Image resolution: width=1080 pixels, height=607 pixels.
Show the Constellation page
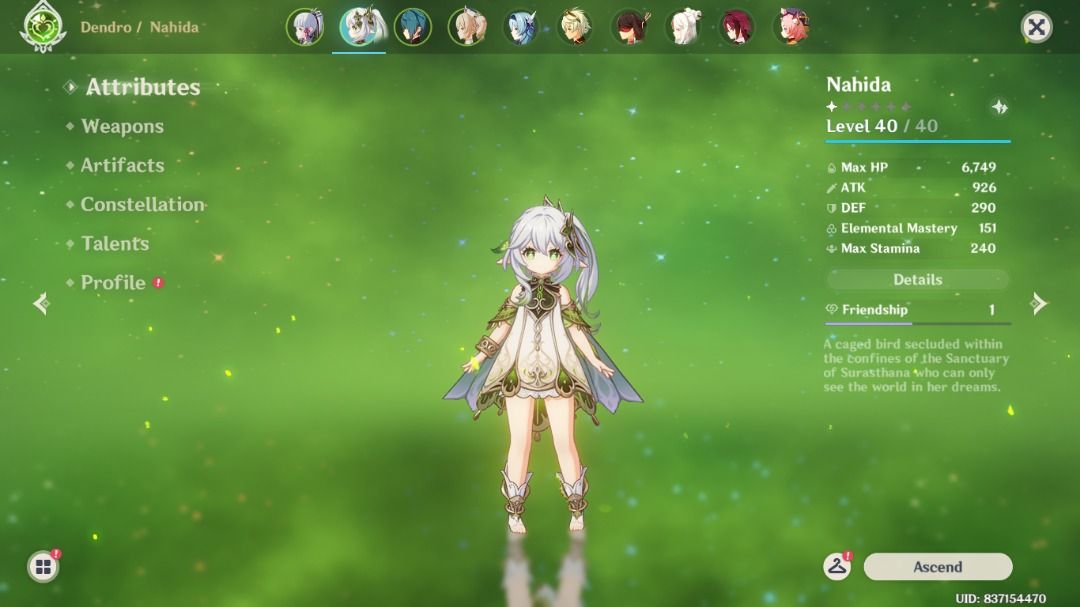(142, 204)
